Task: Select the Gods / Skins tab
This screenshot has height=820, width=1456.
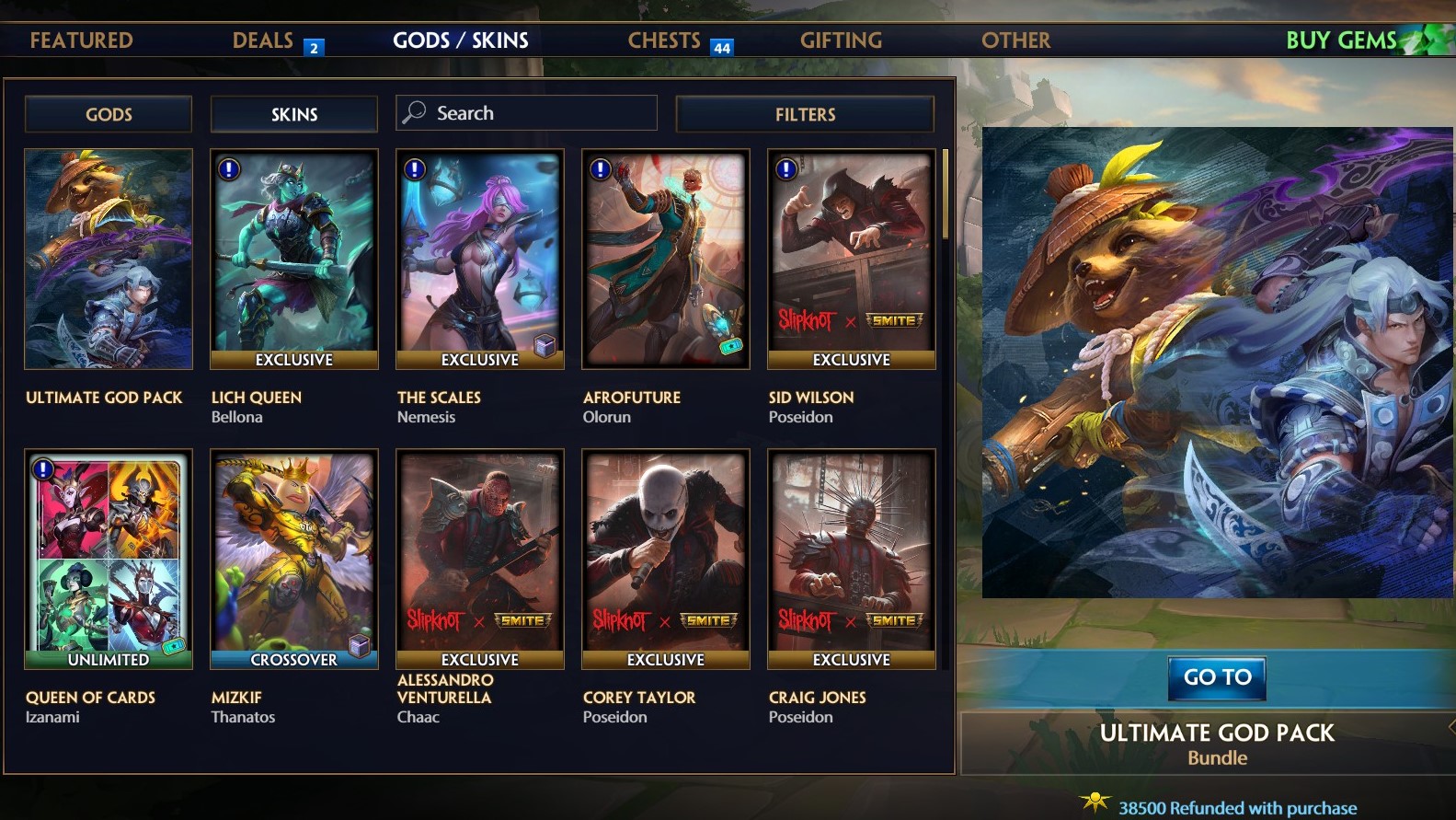Action: (460, 40)
